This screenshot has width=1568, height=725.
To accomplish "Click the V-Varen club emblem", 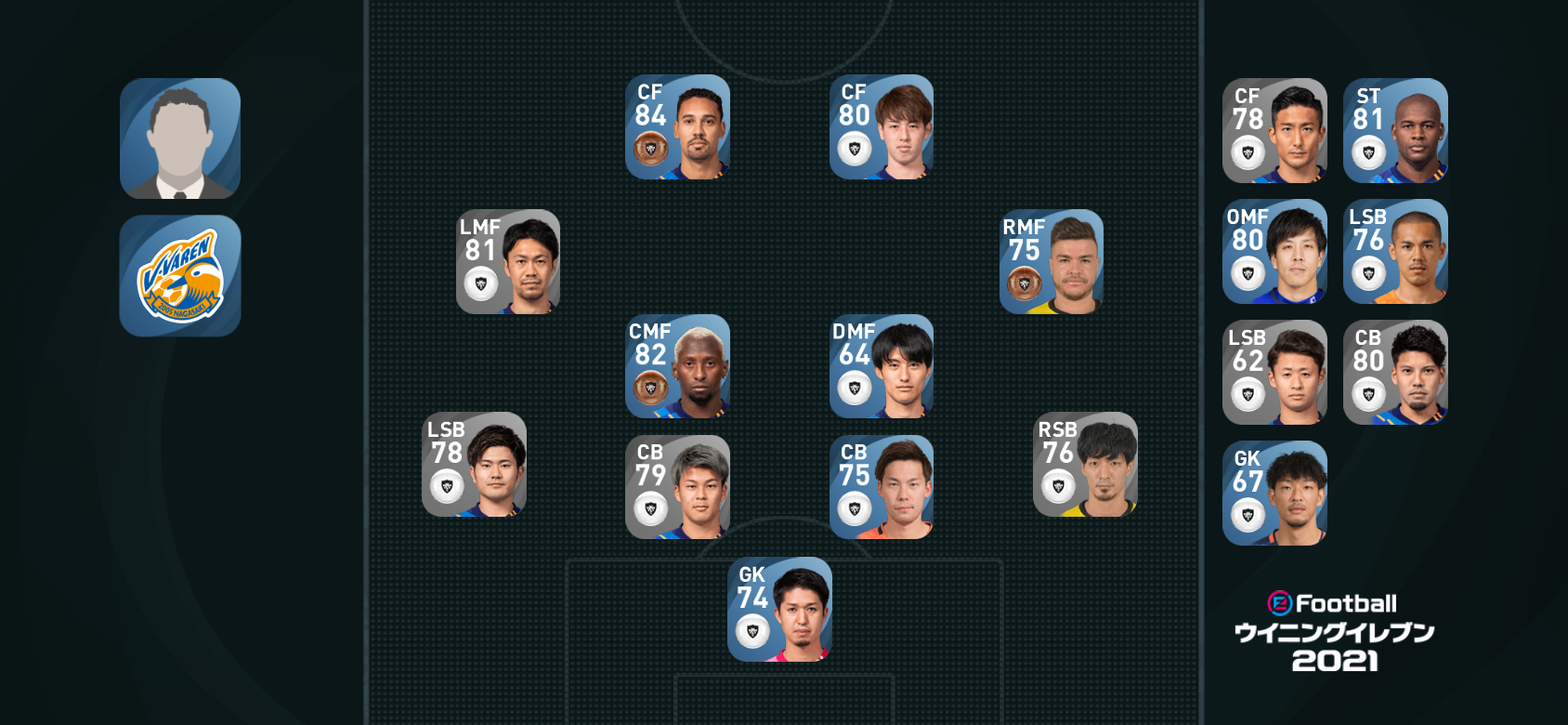I will click(x=180, y=276).
